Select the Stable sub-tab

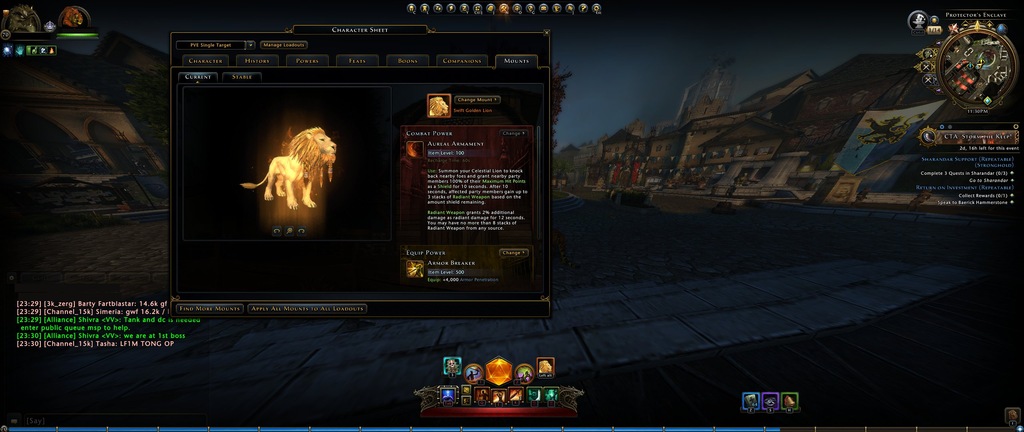pyautogui.click(x=242, y=76)
